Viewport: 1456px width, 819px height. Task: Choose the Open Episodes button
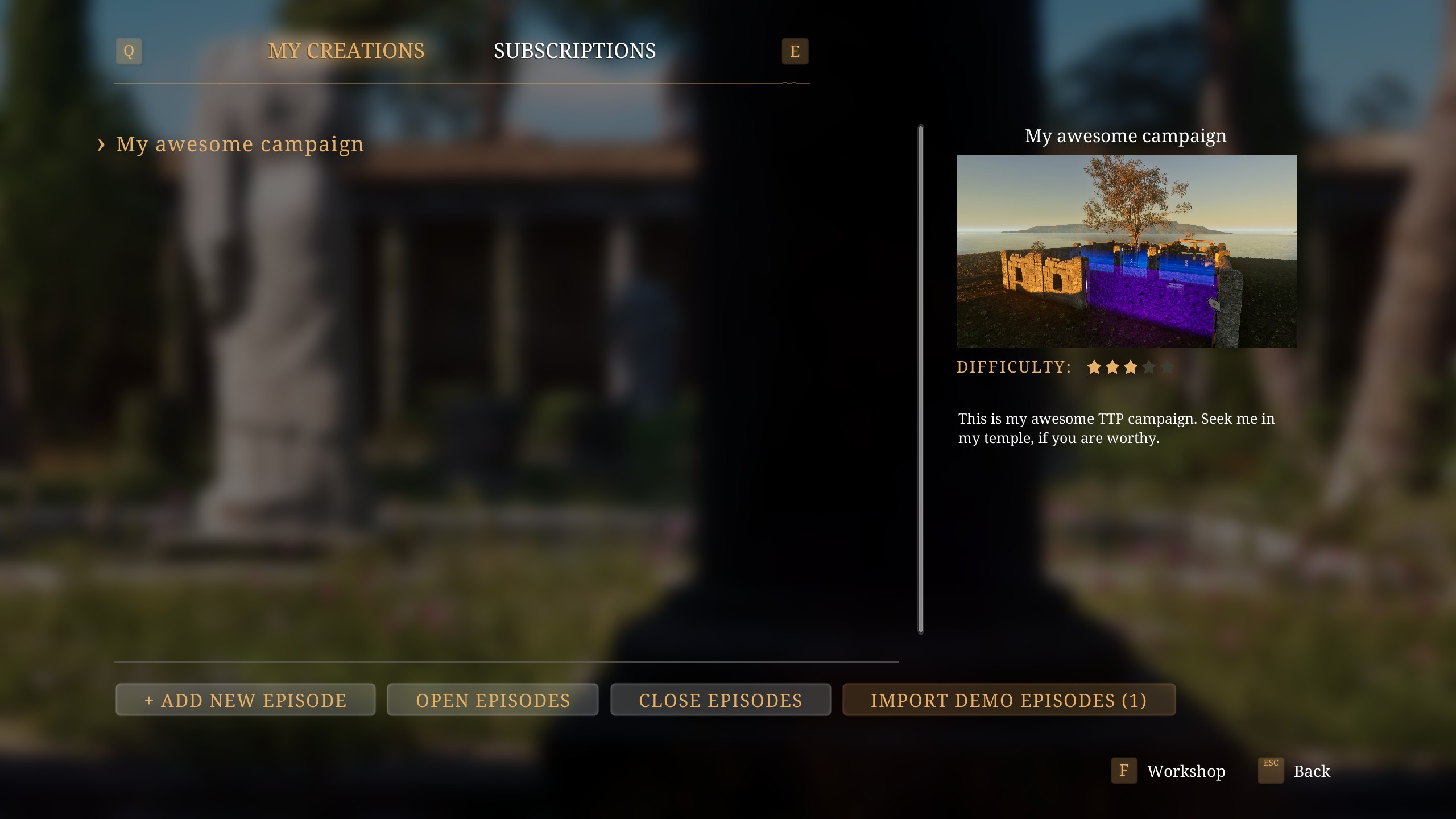click(x=493, y=700)
